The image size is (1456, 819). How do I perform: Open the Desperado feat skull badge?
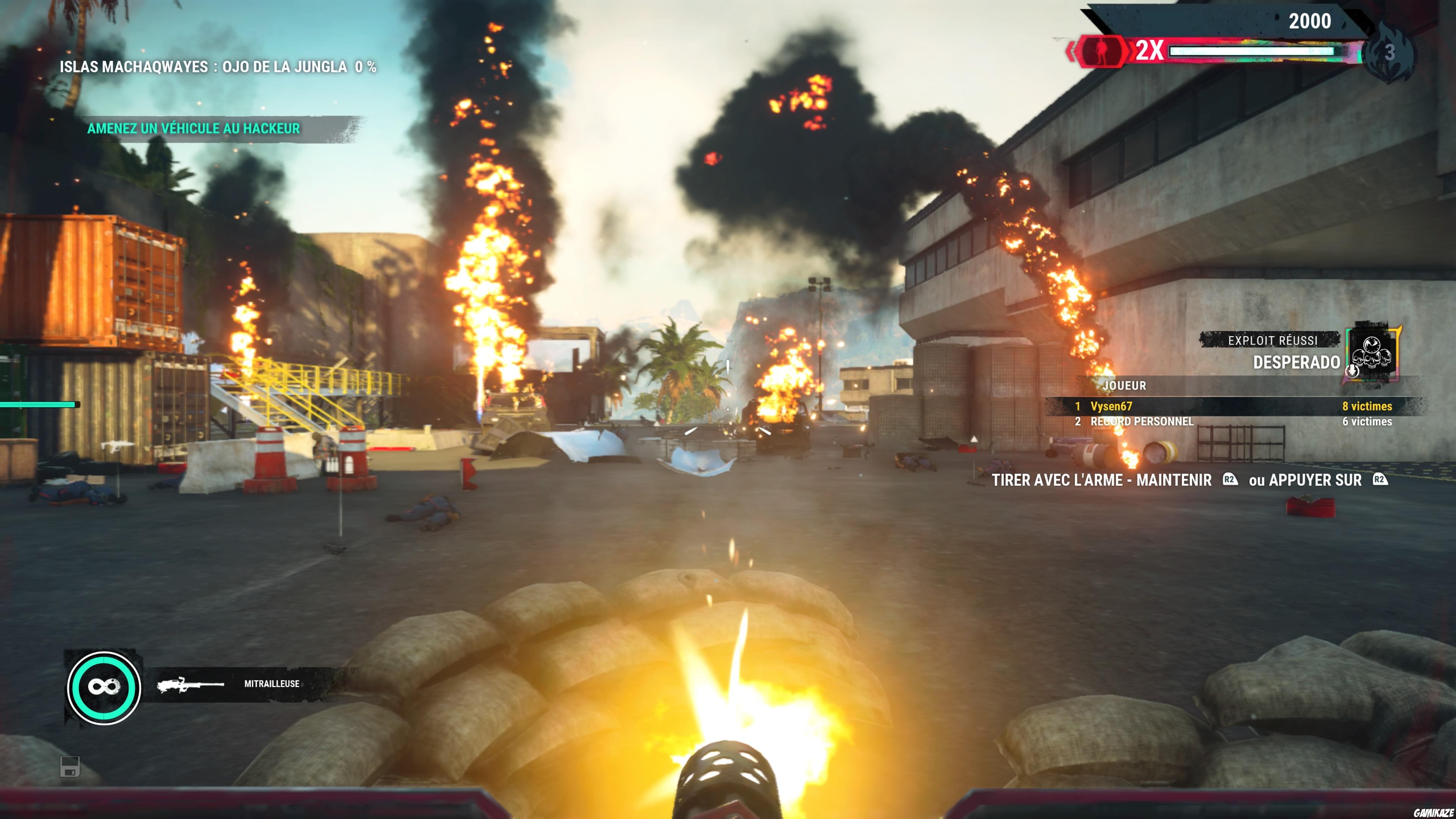pos(1372,353)
